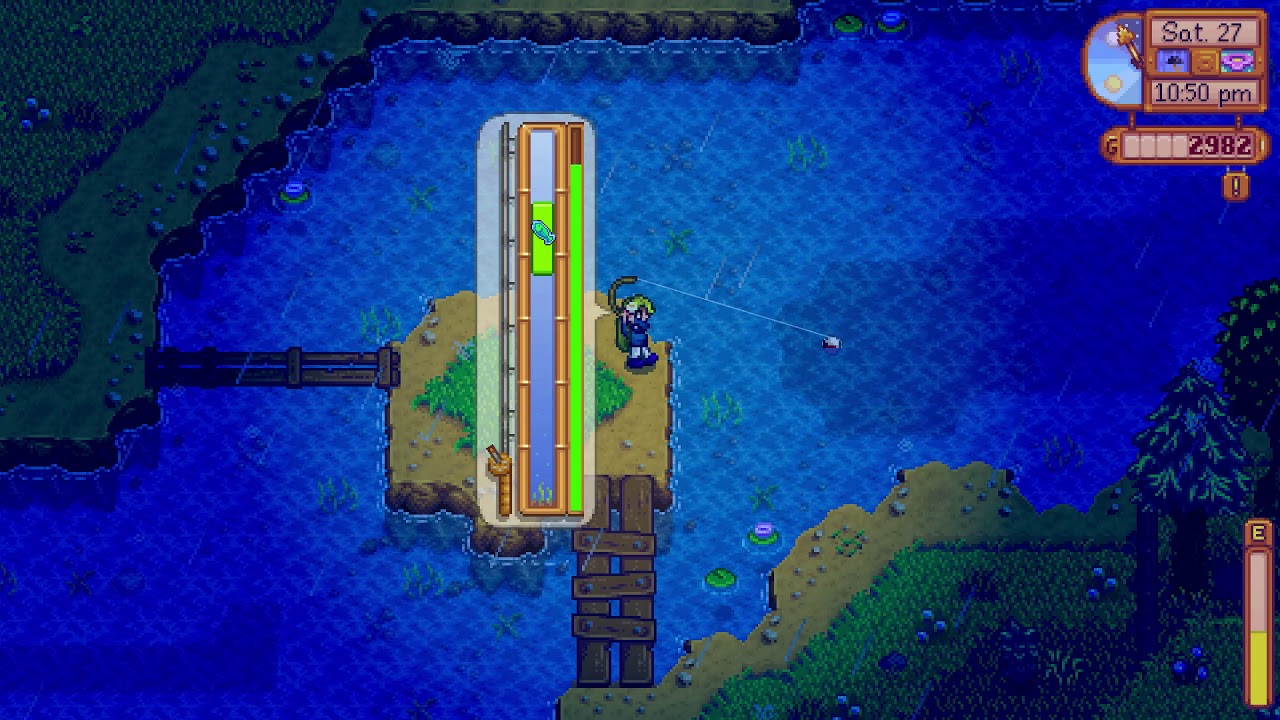Select the purple season flower icon

tap(1236, 60)
